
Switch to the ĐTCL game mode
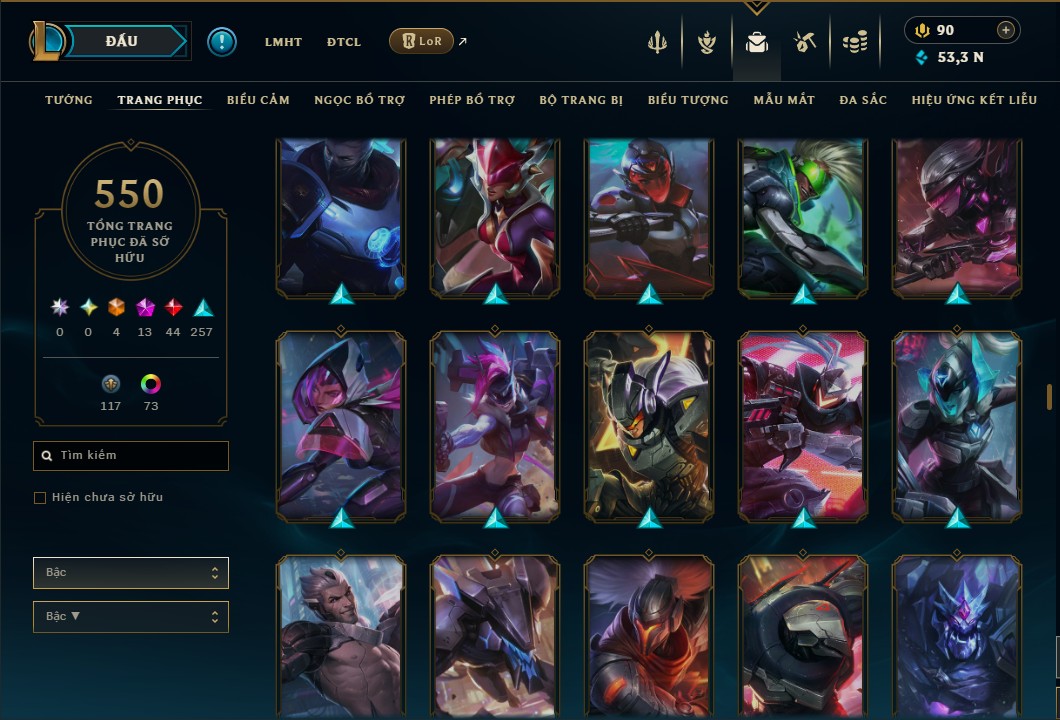click(x=344, y=42)
